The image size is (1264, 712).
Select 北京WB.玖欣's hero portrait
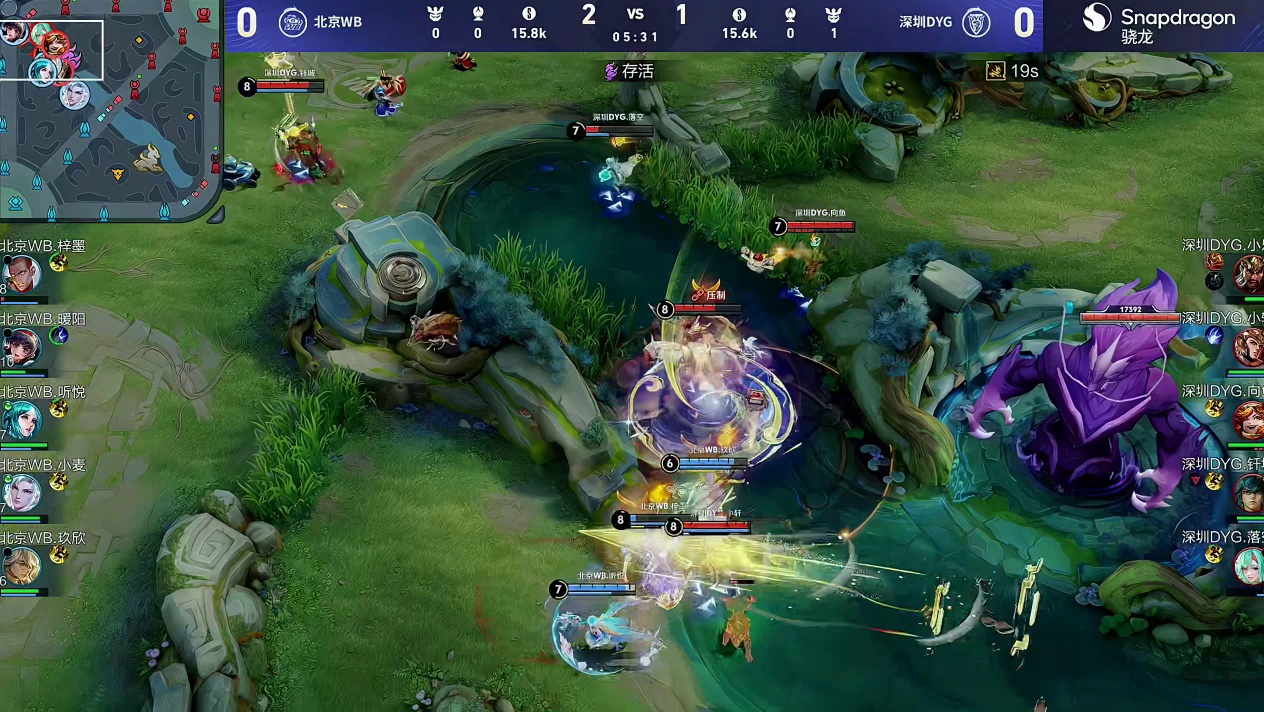[20, 566]
